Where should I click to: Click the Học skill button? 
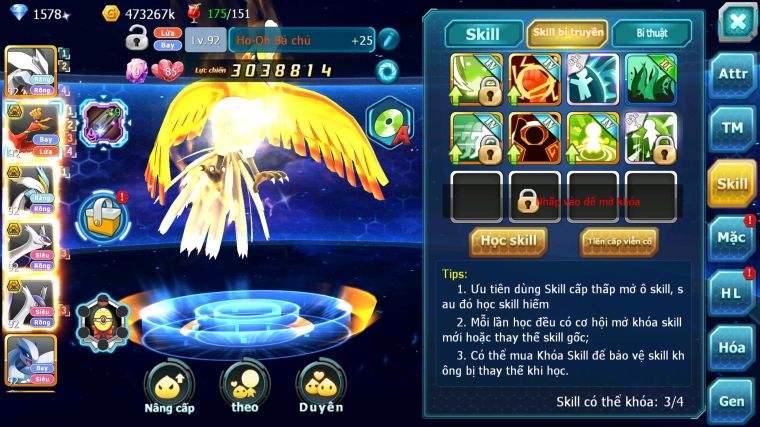(508, 241)
